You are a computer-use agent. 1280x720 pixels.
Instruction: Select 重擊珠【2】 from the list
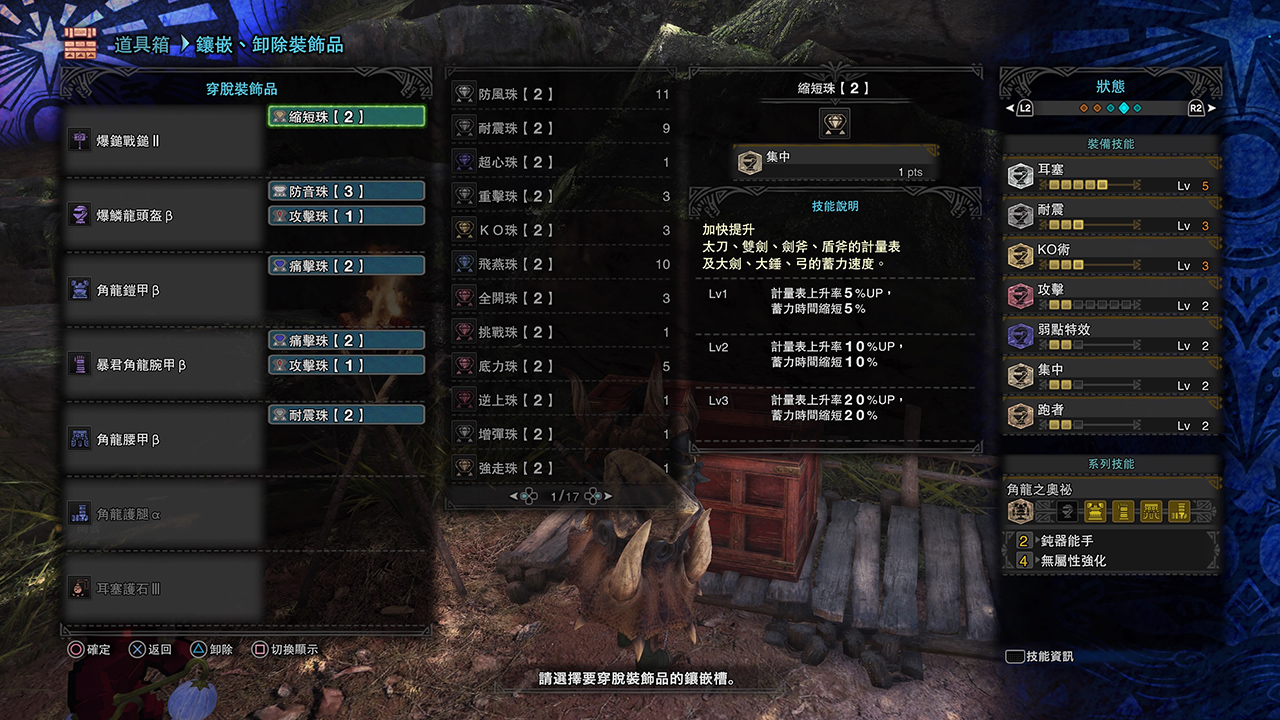560,197
